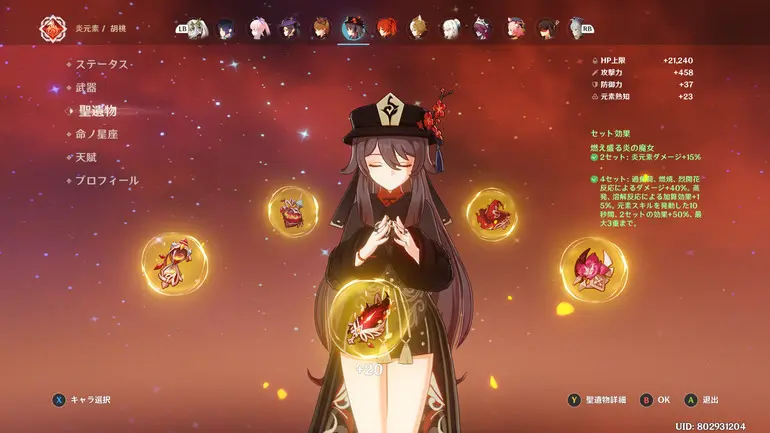Open the 命ノ星座 menu entry
The image size is (770, 433).
click(97, 134)
